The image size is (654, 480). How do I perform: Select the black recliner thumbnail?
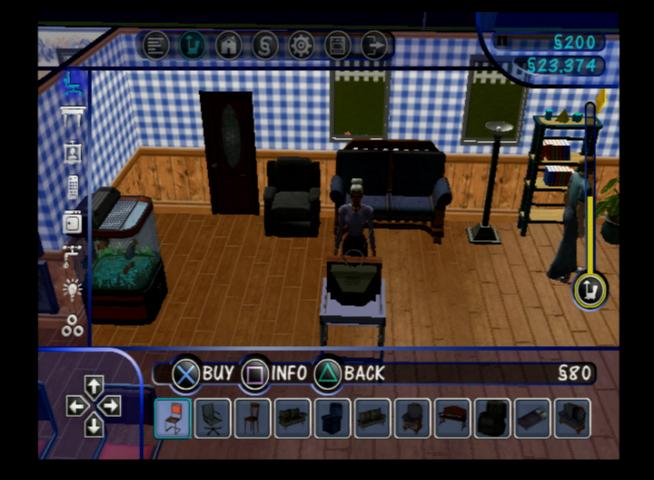492,418
